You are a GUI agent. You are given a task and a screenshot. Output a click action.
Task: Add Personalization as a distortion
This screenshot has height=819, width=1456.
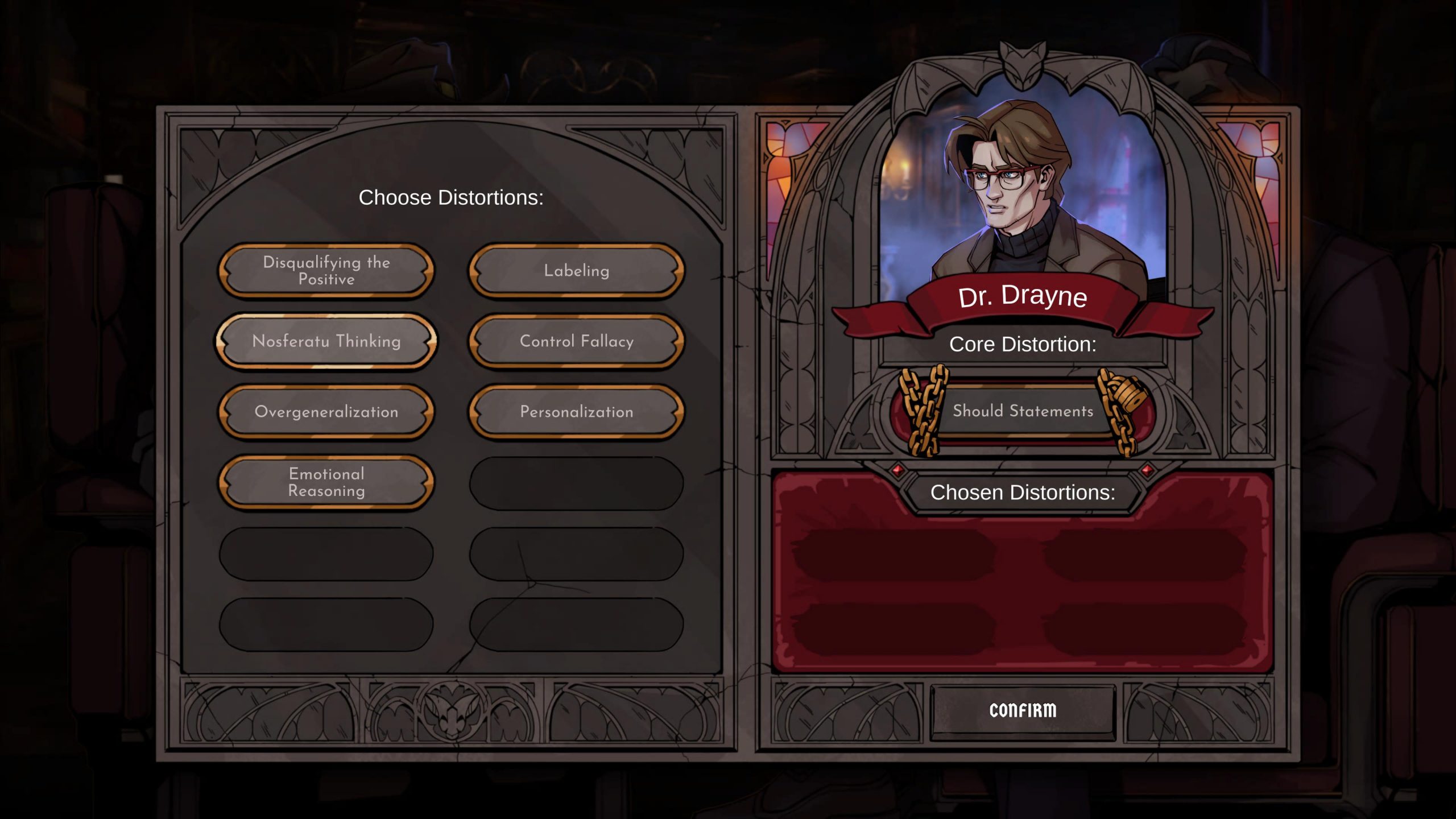click(576, 412)
